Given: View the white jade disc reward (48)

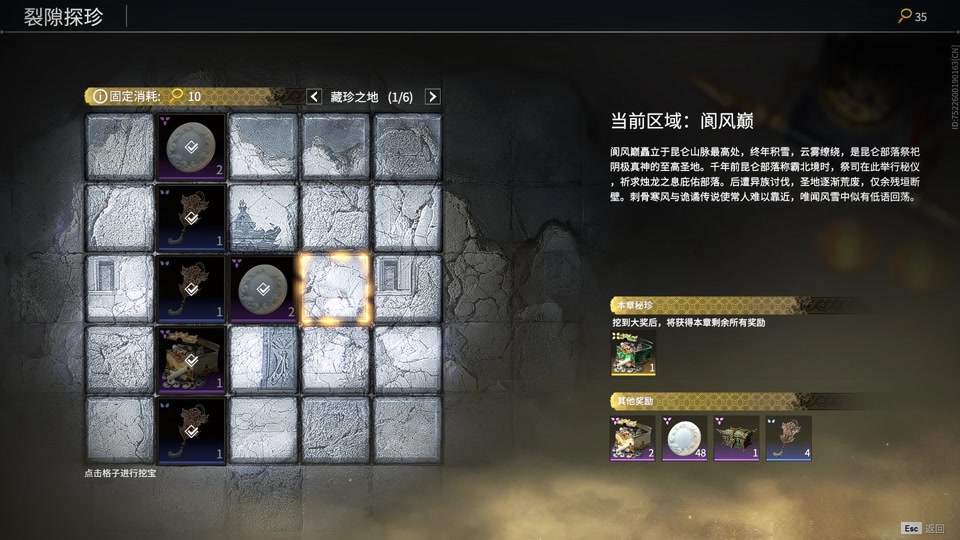Looking at the screenshot, I should tap(685, 438).
